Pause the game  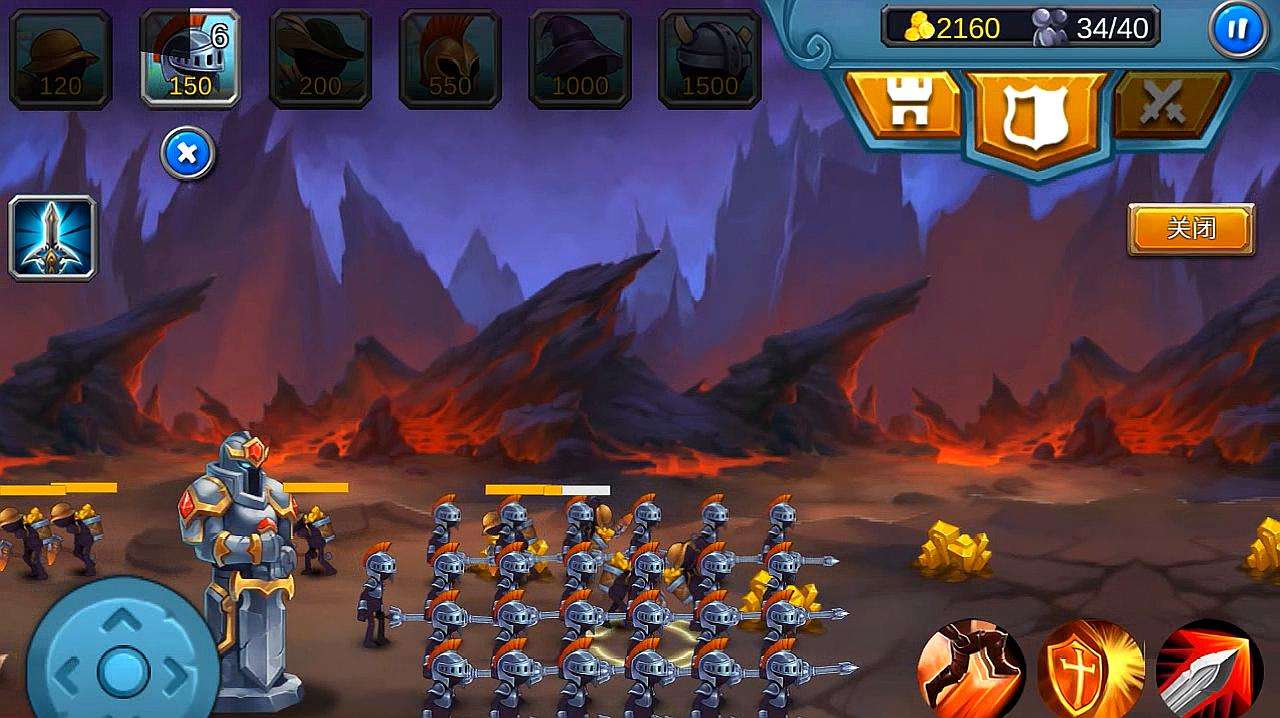pyautogui.click(x=1237, y=29)
